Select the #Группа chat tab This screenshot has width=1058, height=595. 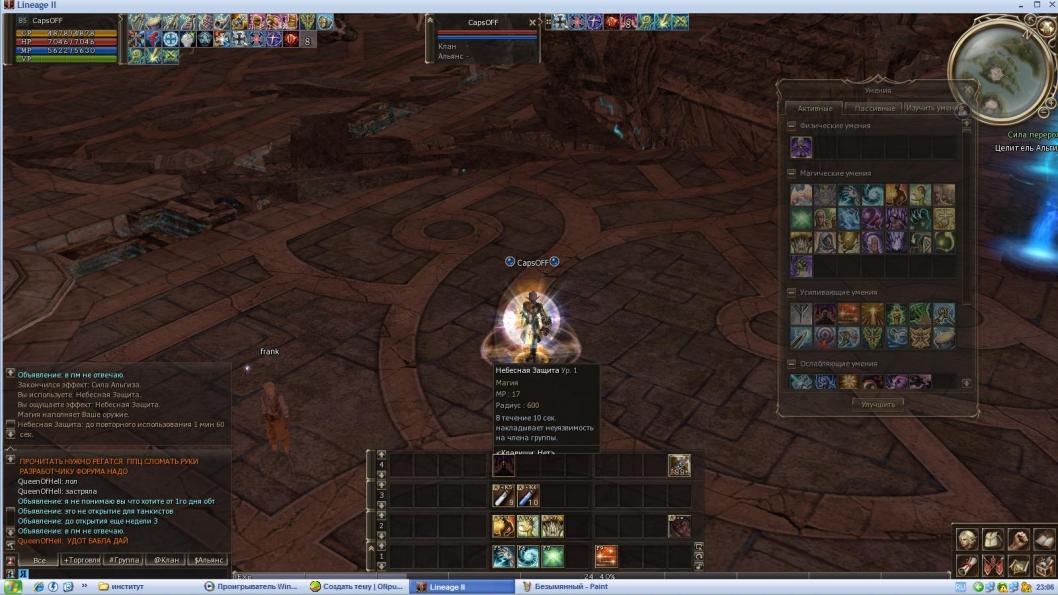(124, 560)
